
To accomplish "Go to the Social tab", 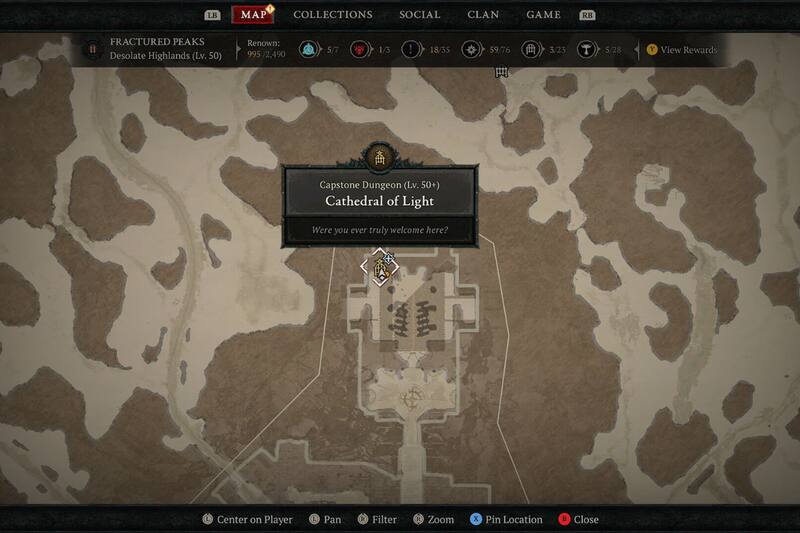I will (419, 15).
